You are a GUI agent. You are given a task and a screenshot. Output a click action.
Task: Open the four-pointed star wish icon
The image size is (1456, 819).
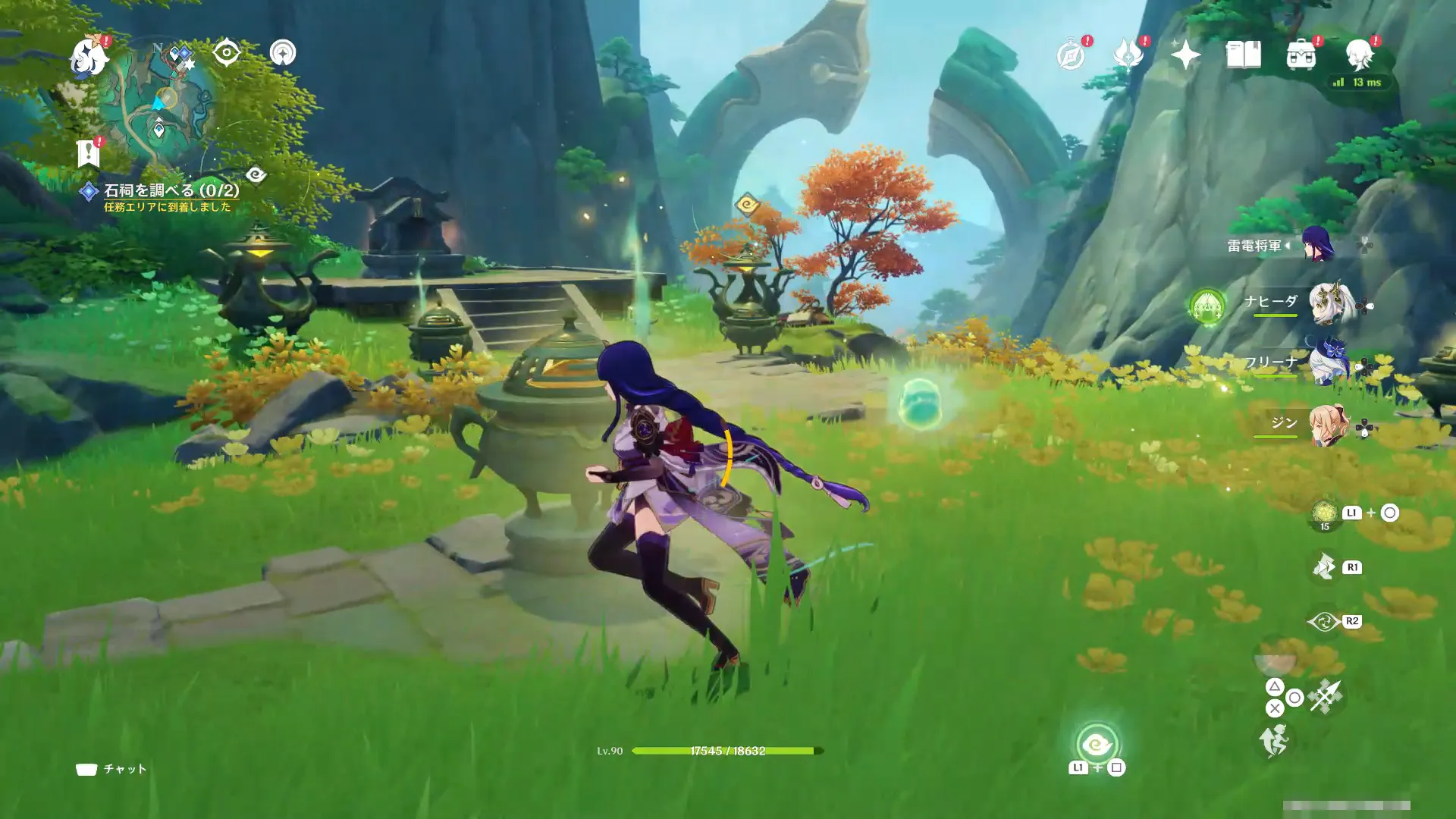[1185, 55]
